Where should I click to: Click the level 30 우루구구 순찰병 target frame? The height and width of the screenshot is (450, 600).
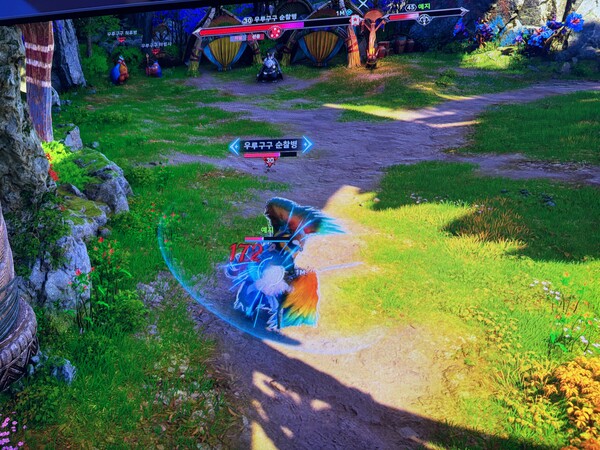click(272, 23)
